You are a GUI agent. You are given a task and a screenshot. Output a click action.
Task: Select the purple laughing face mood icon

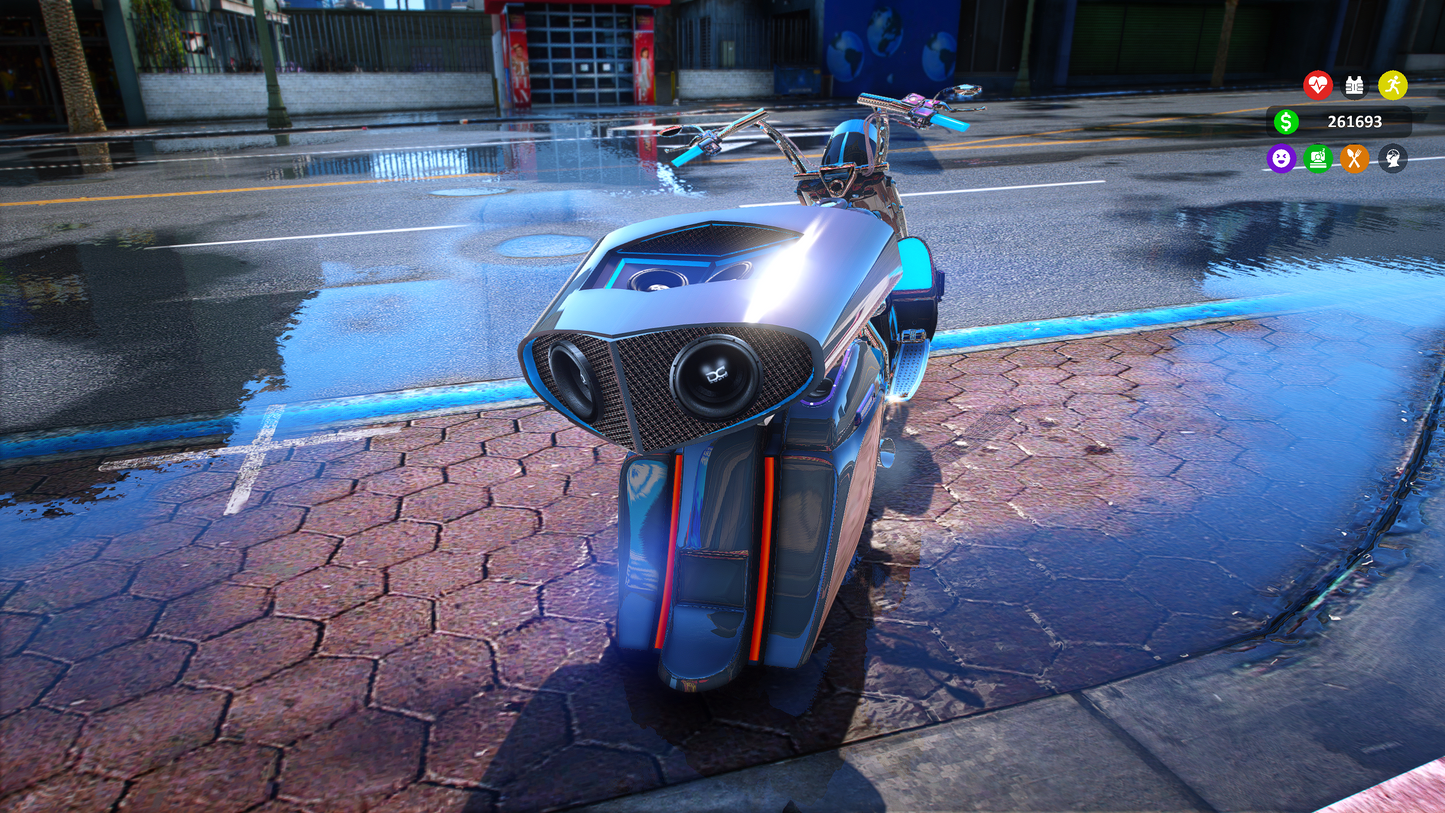(1281, 158)
